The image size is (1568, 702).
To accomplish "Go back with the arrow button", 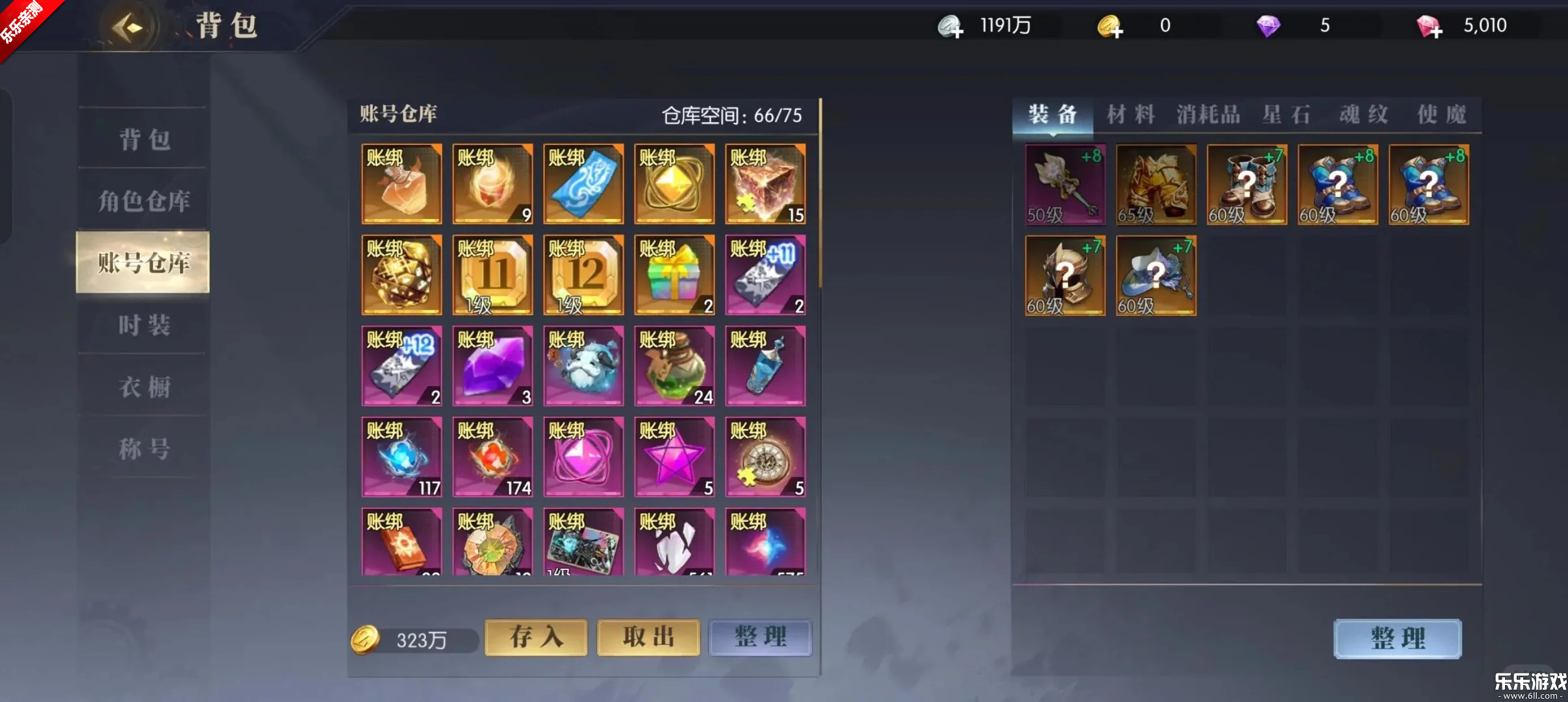I will [x=128, y=27].
